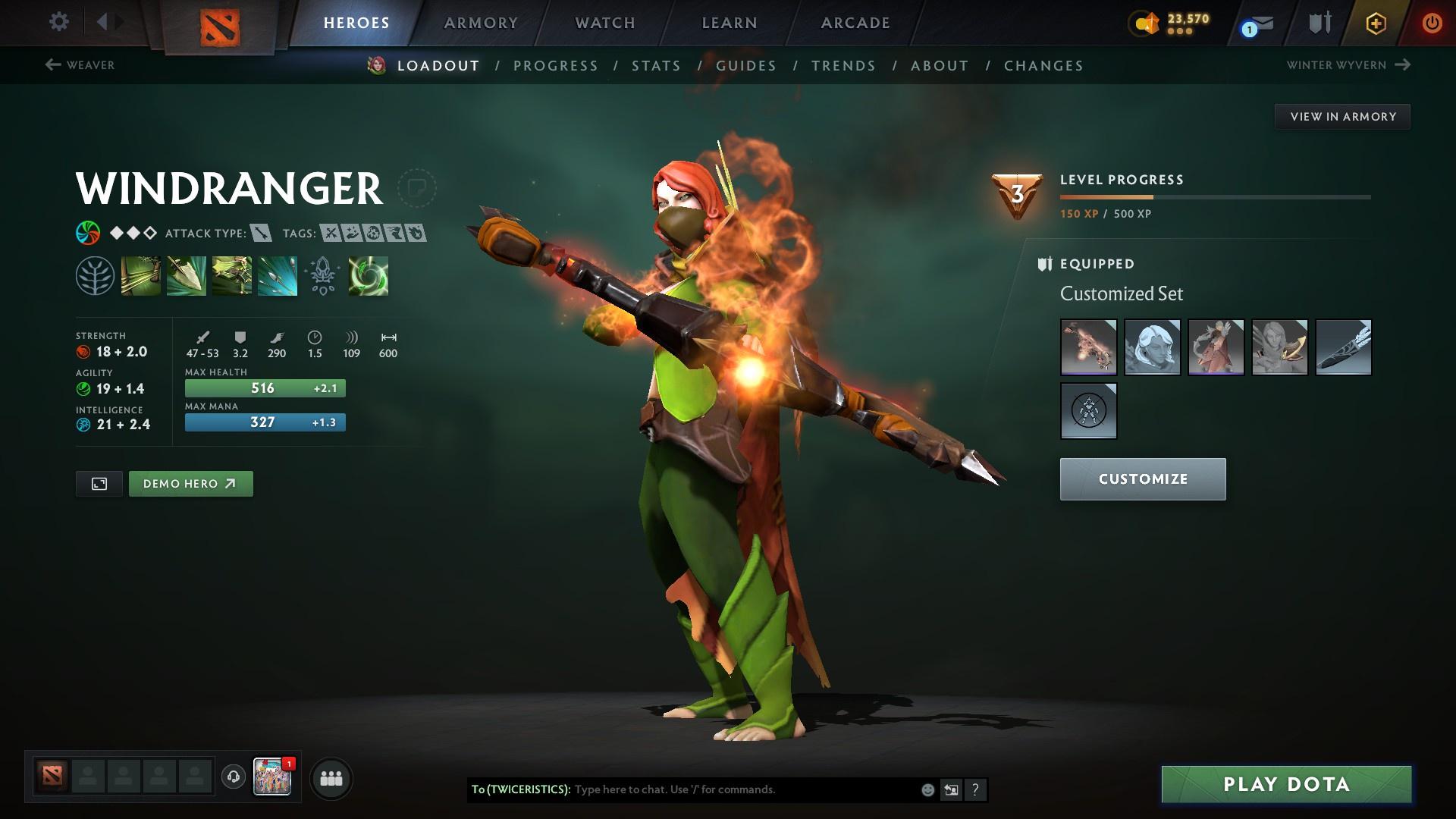The image size is (1456, 819).
Task: Click the emoticon icon in the chat bar
Action: click(927, 789)
